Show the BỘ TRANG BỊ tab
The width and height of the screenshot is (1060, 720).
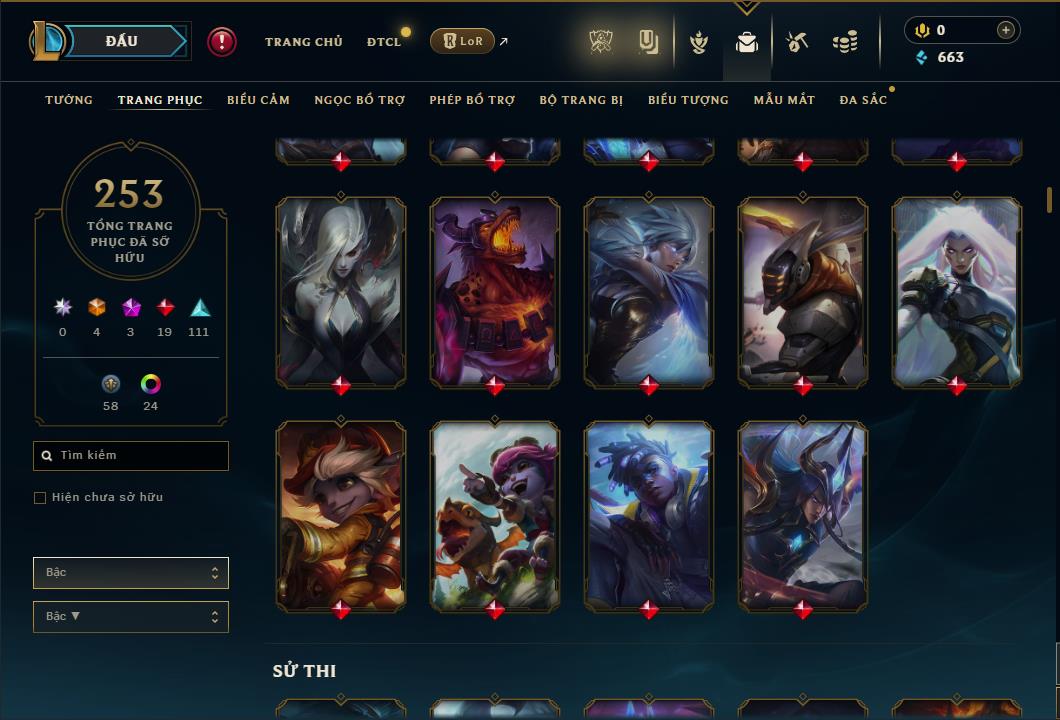point(581,100)
